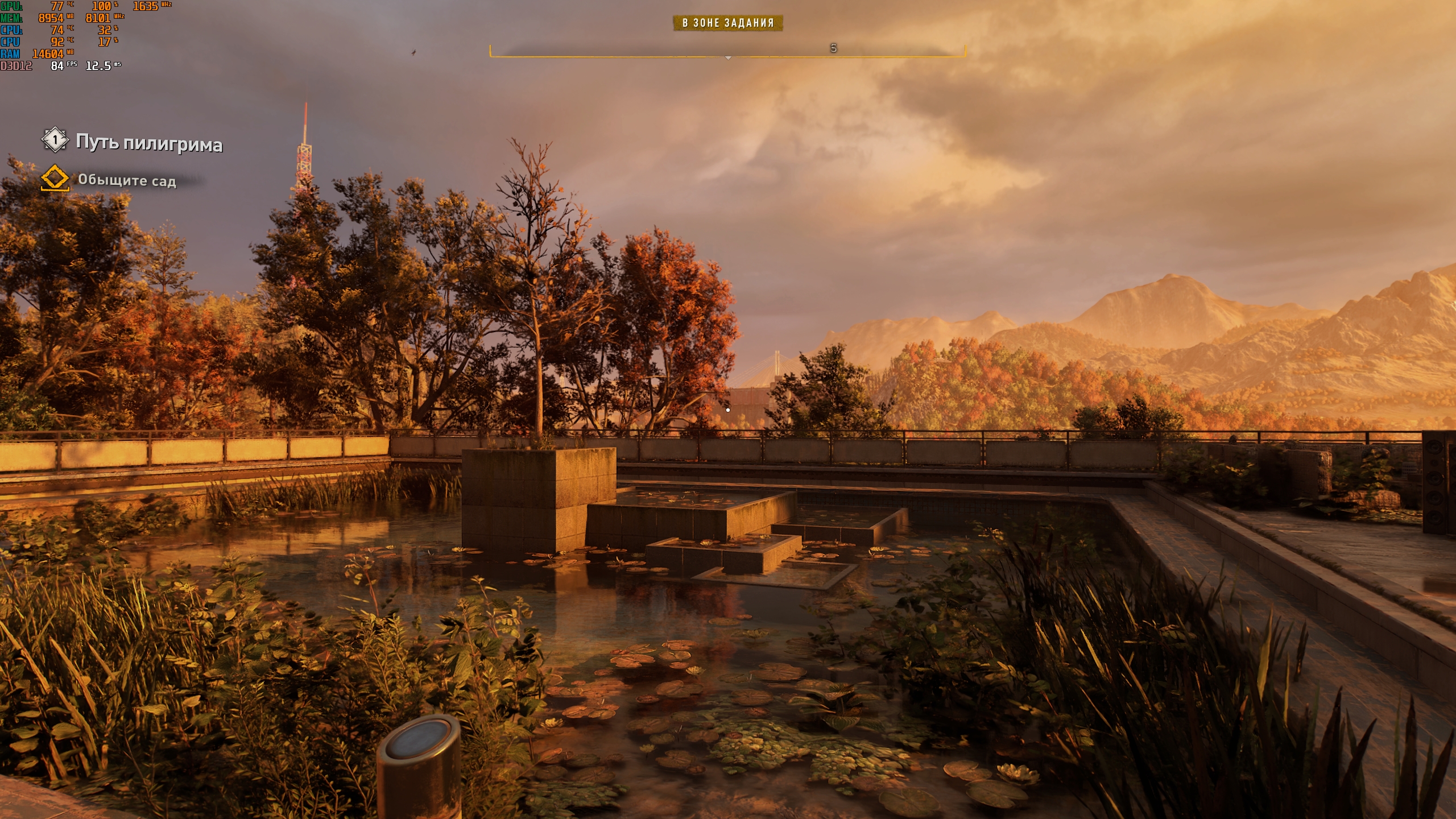Screen dimensions: 1456x819
Task: Click the compass bar at the top
Action: tap(727, 50)
